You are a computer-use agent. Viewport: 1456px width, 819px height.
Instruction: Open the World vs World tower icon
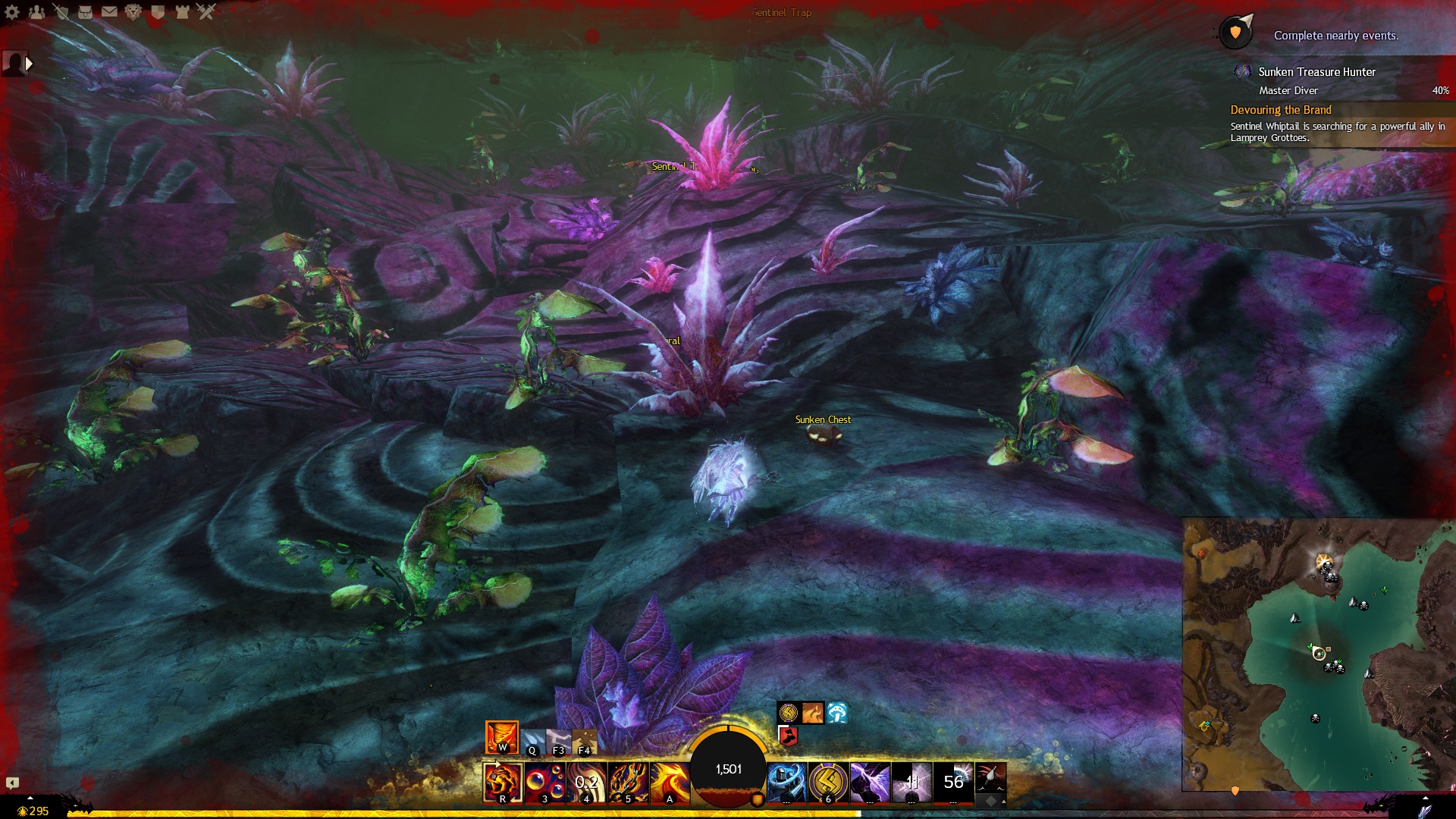click(182, 11)
